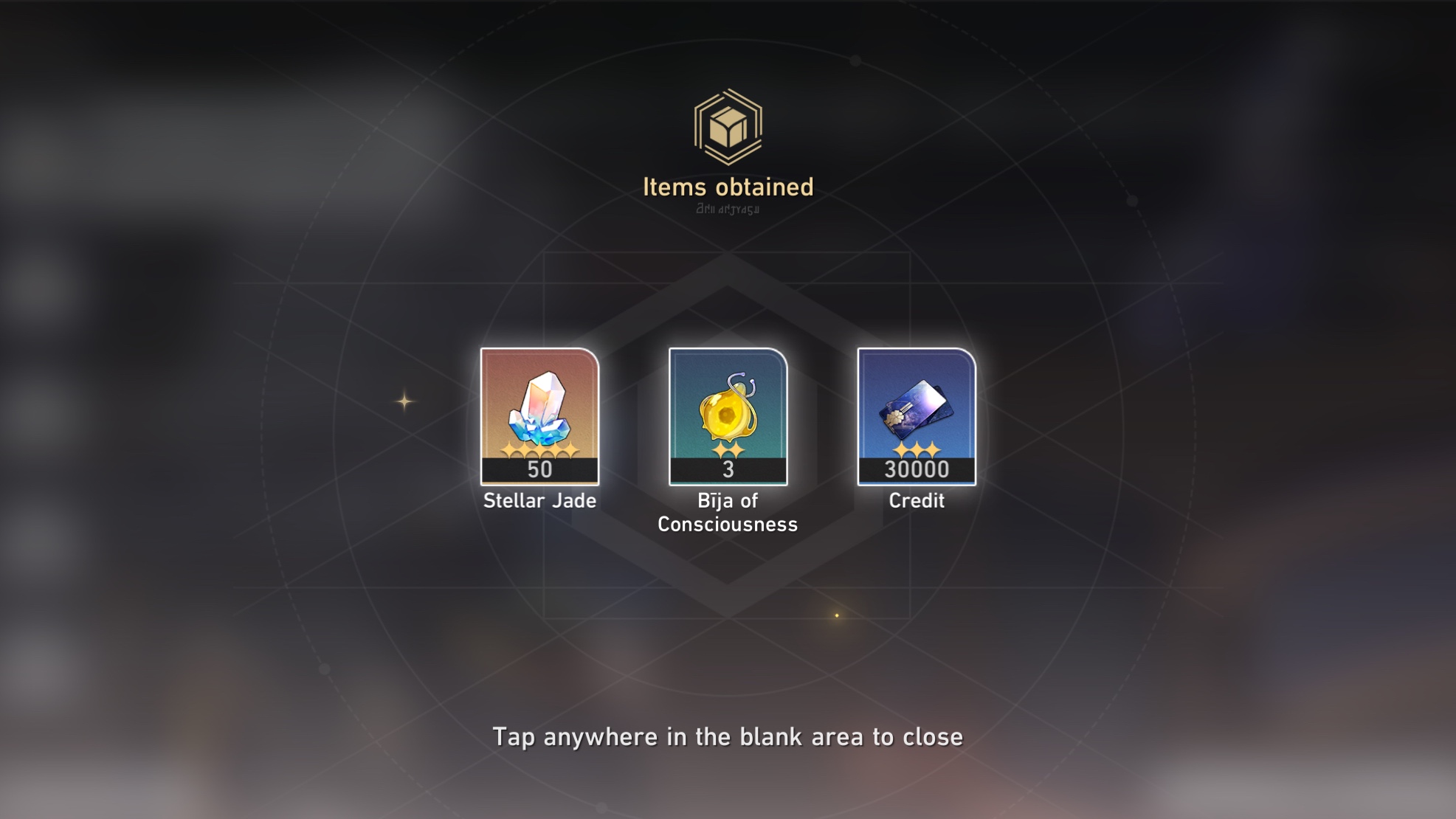Click the Items obtained header text
1456x819 pixels.
coord(728,187)
